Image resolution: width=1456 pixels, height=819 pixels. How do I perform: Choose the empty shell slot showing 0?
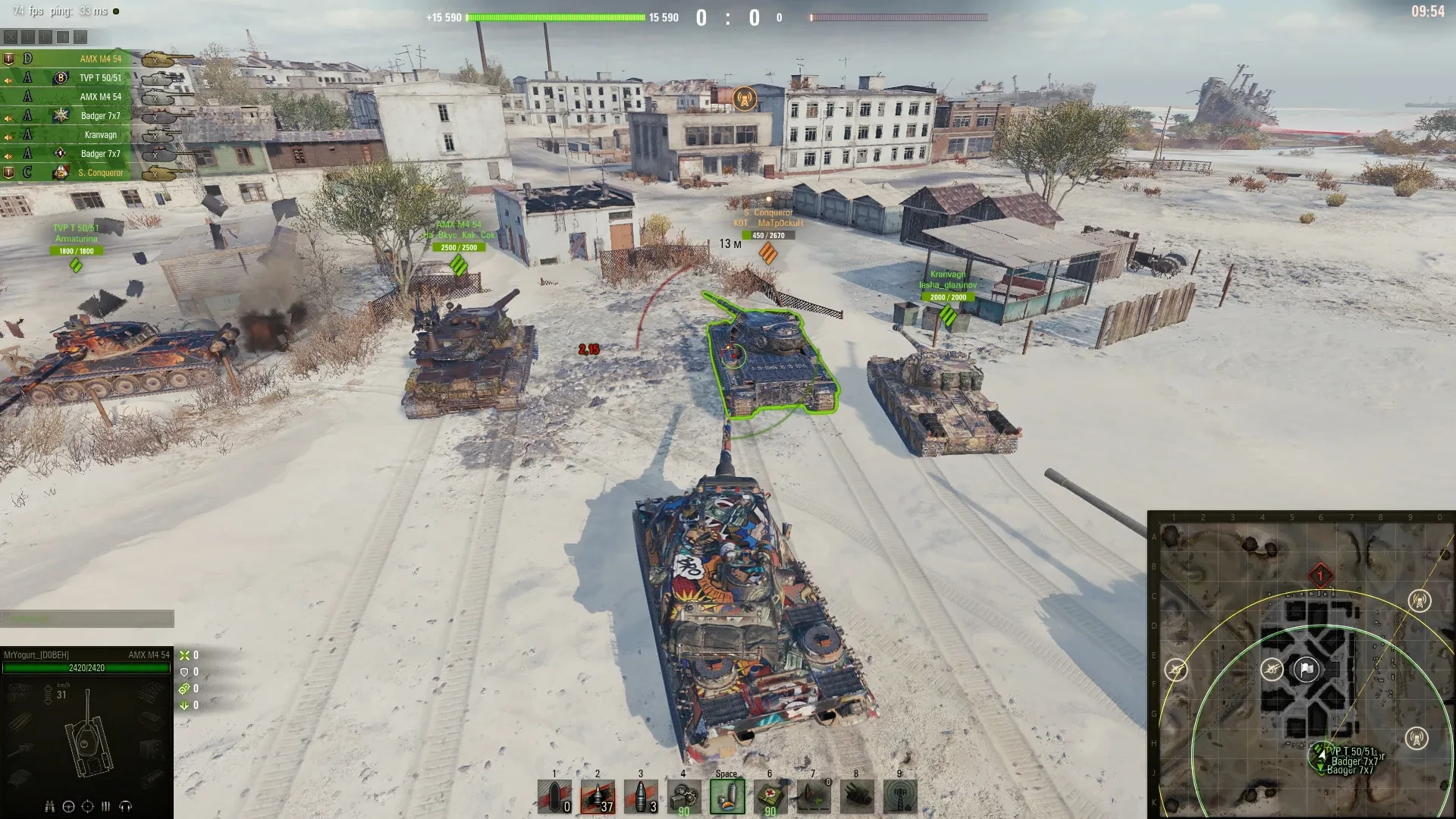554,797
